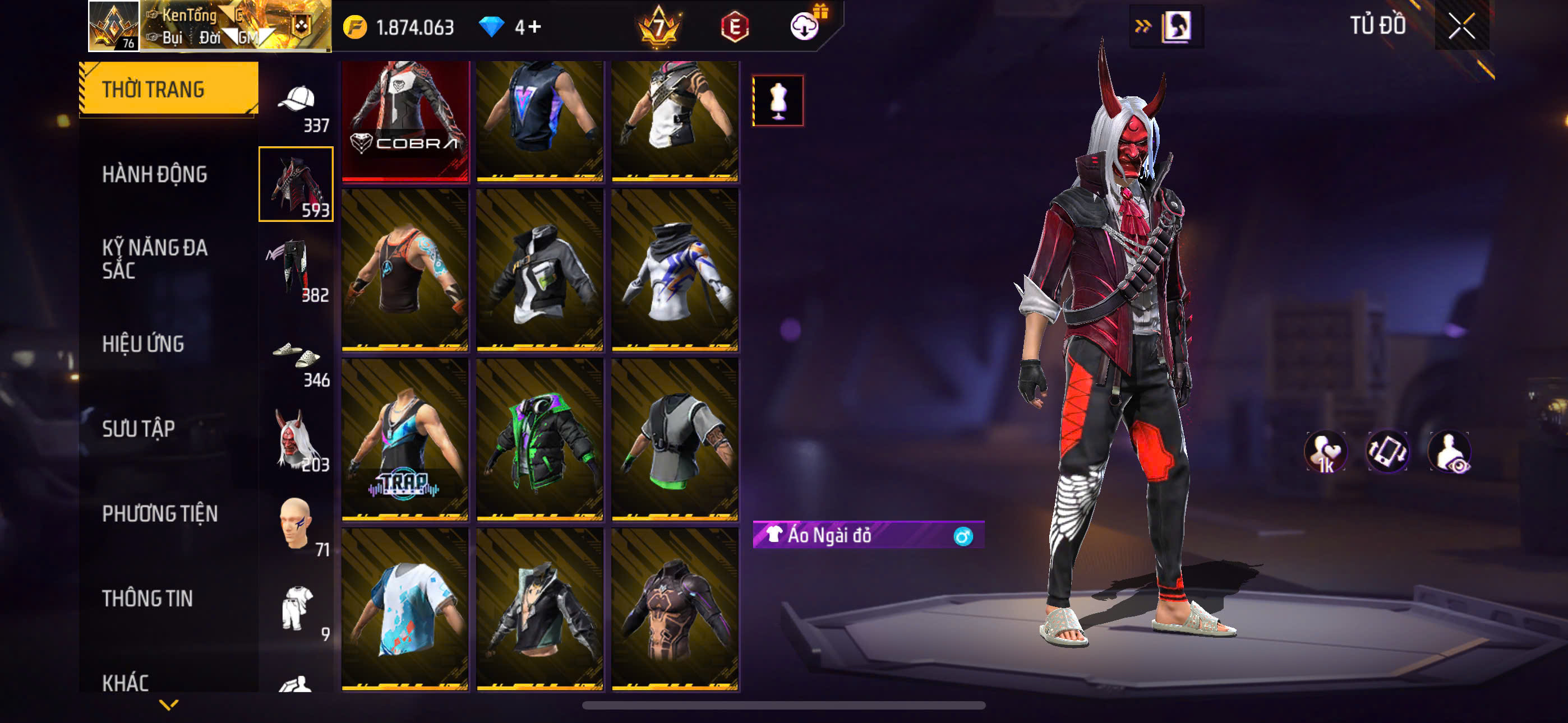The width and height of the screenshot is (1568, 723).
Task: Toggle the character view eye icon
Action: coord(1449,452)
